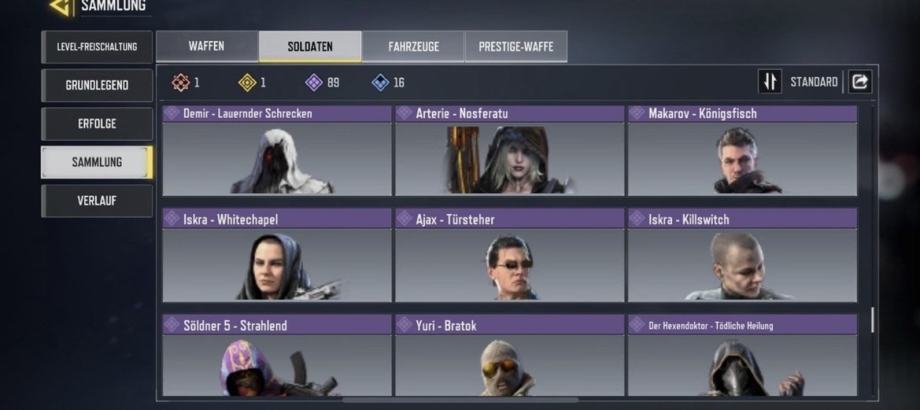Open the Prestige-Waffe tab
The width and height of the screenshot is (920, 410).
point(516,46)
